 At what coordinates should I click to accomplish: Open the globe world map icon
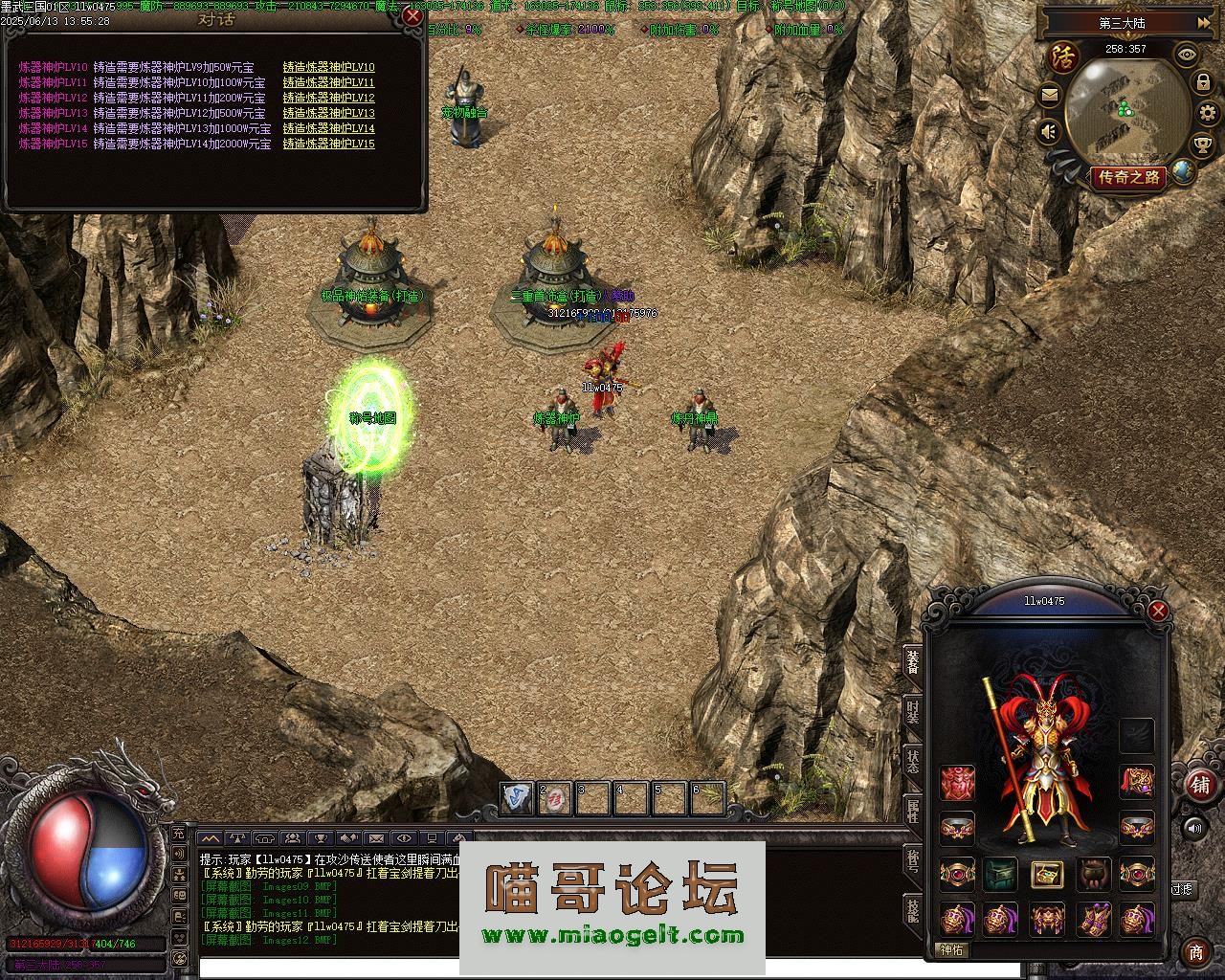point(1184,172)
